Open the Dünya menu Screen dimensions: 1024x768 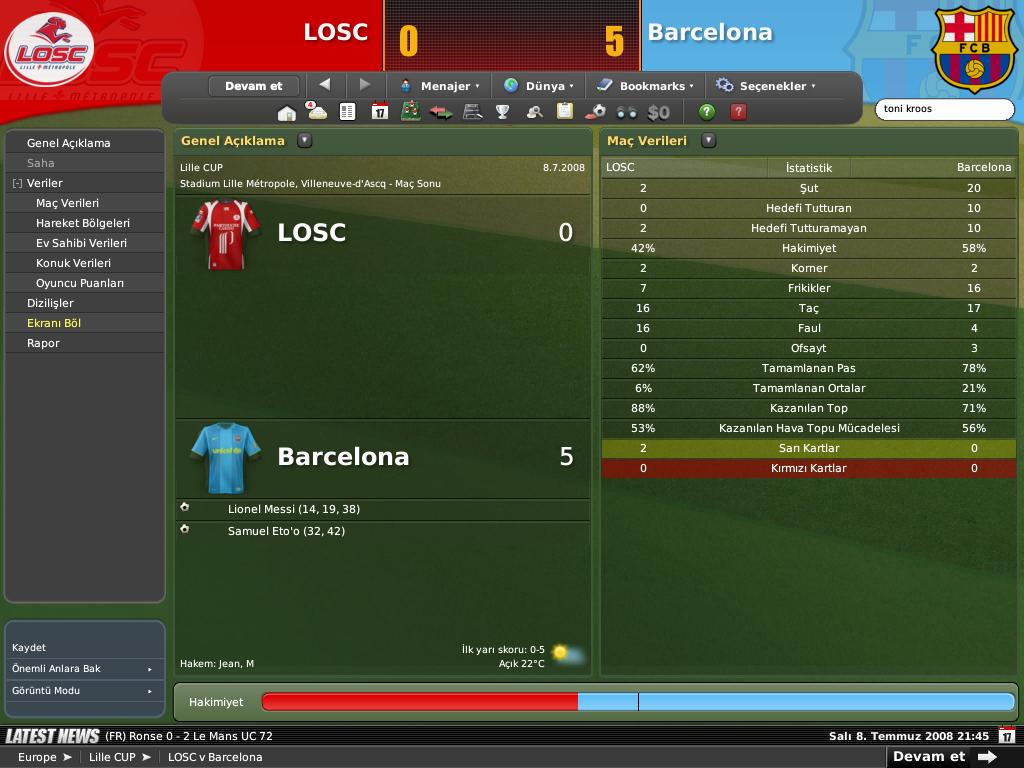coord(539,86)
